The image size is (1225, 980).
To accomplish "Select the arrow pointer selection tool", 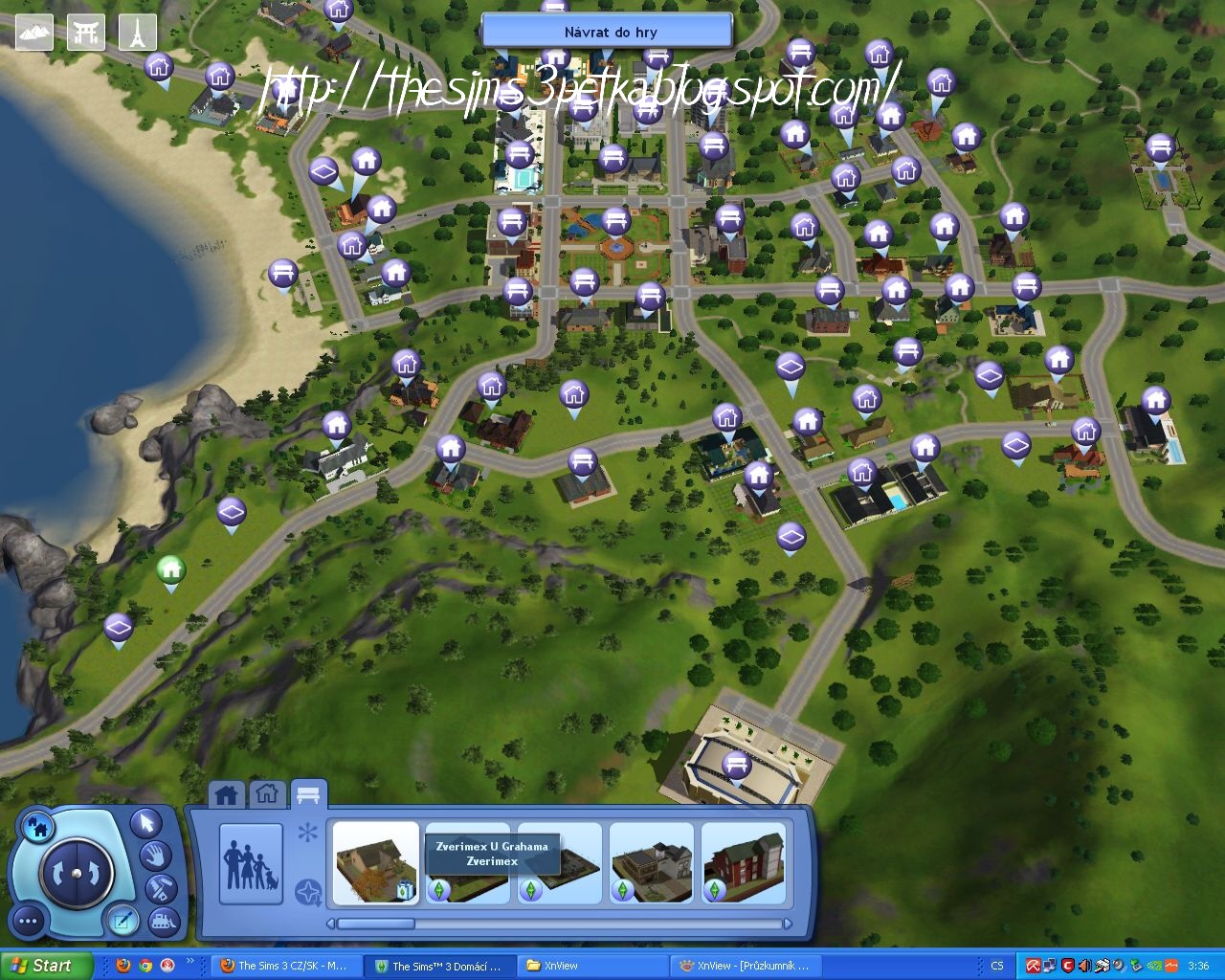I will [x=146, y=824].
